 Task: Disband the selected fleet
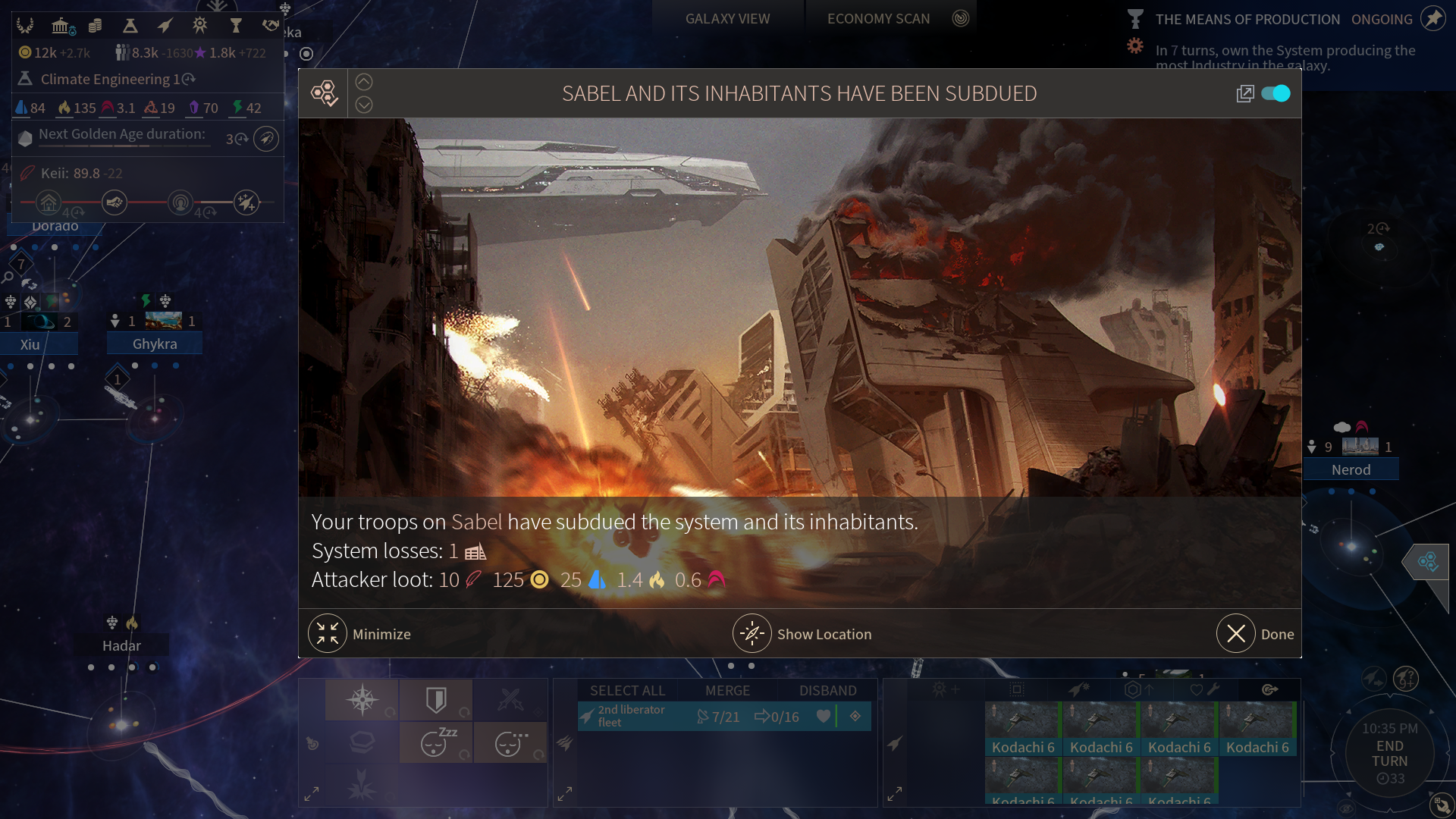[x=827, y=690]
